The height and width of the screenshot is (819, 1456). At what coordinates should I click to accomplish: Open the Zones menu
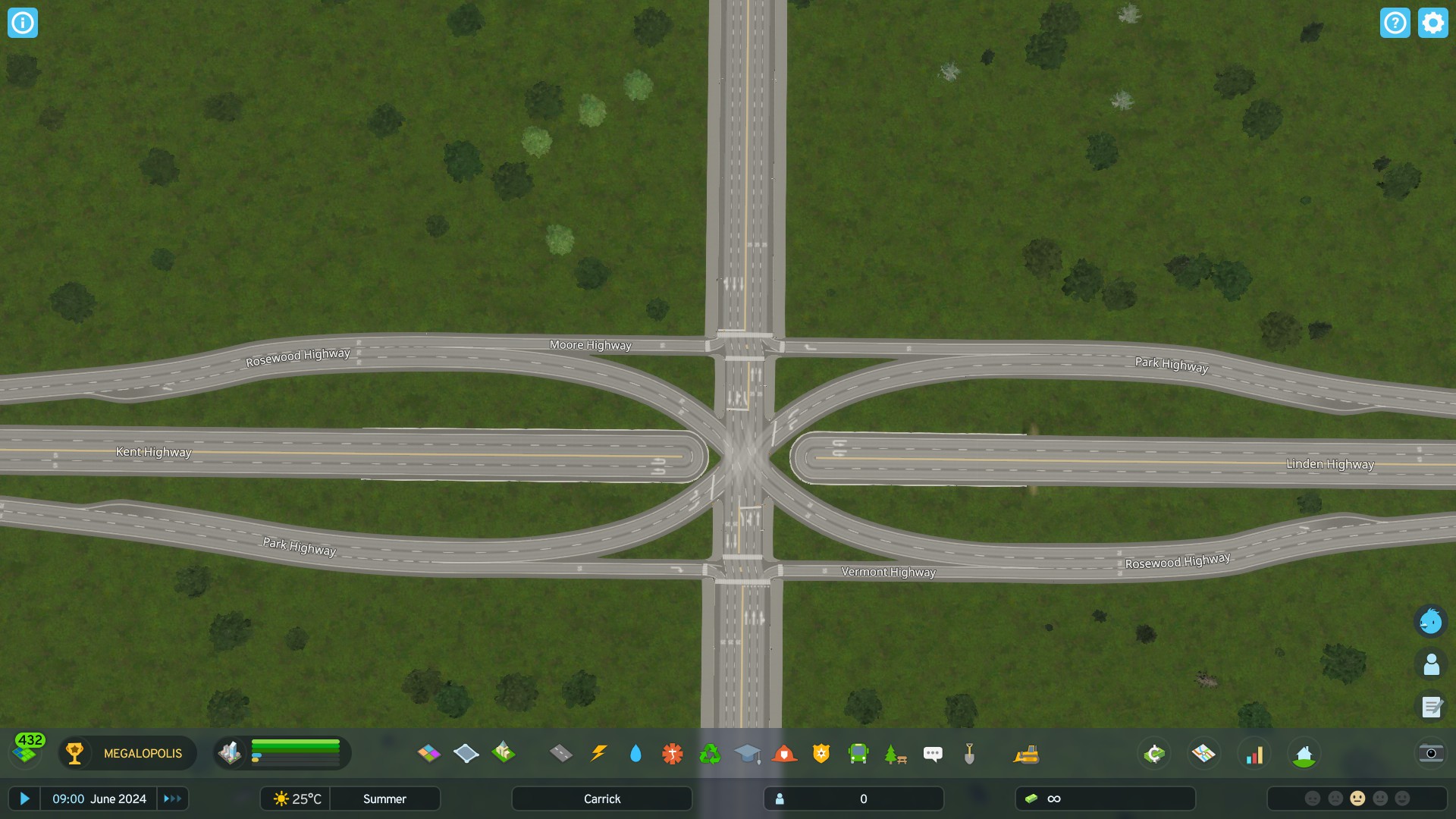click(x=428, y=753)
